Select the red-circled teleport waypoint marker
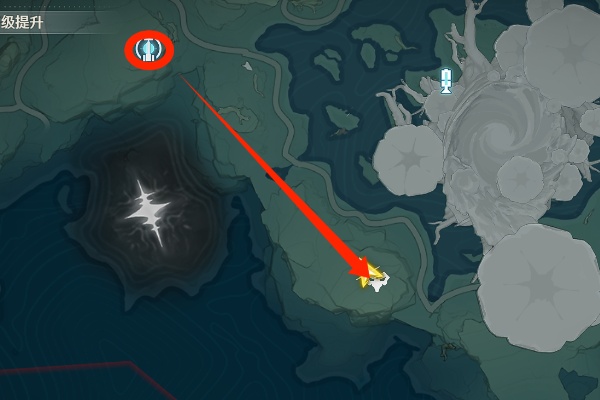This screenshot has height=400, width=600. pos(149,48)
